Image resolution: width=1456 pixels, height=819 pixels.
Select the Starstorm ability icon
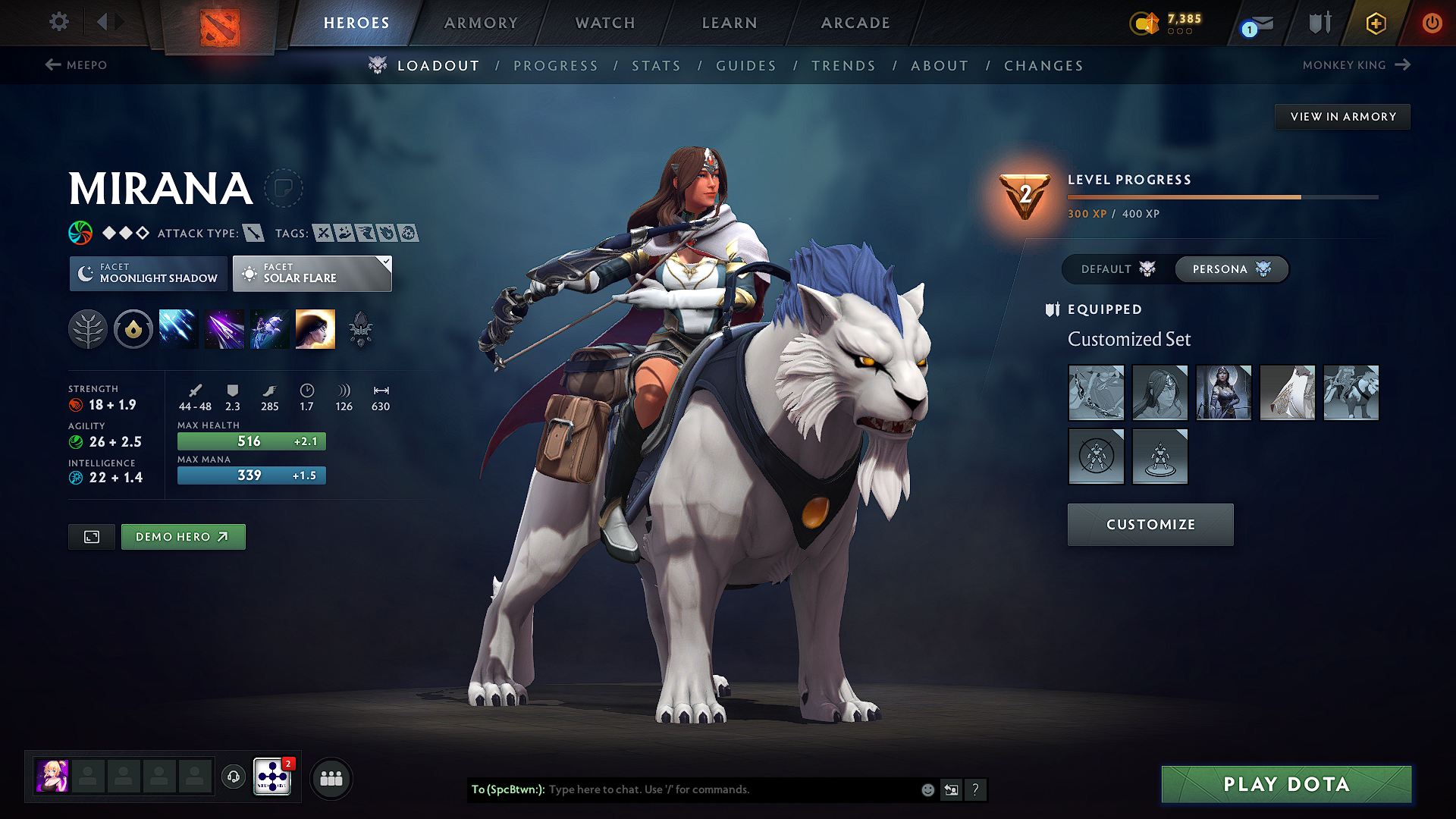coord(178,328)
